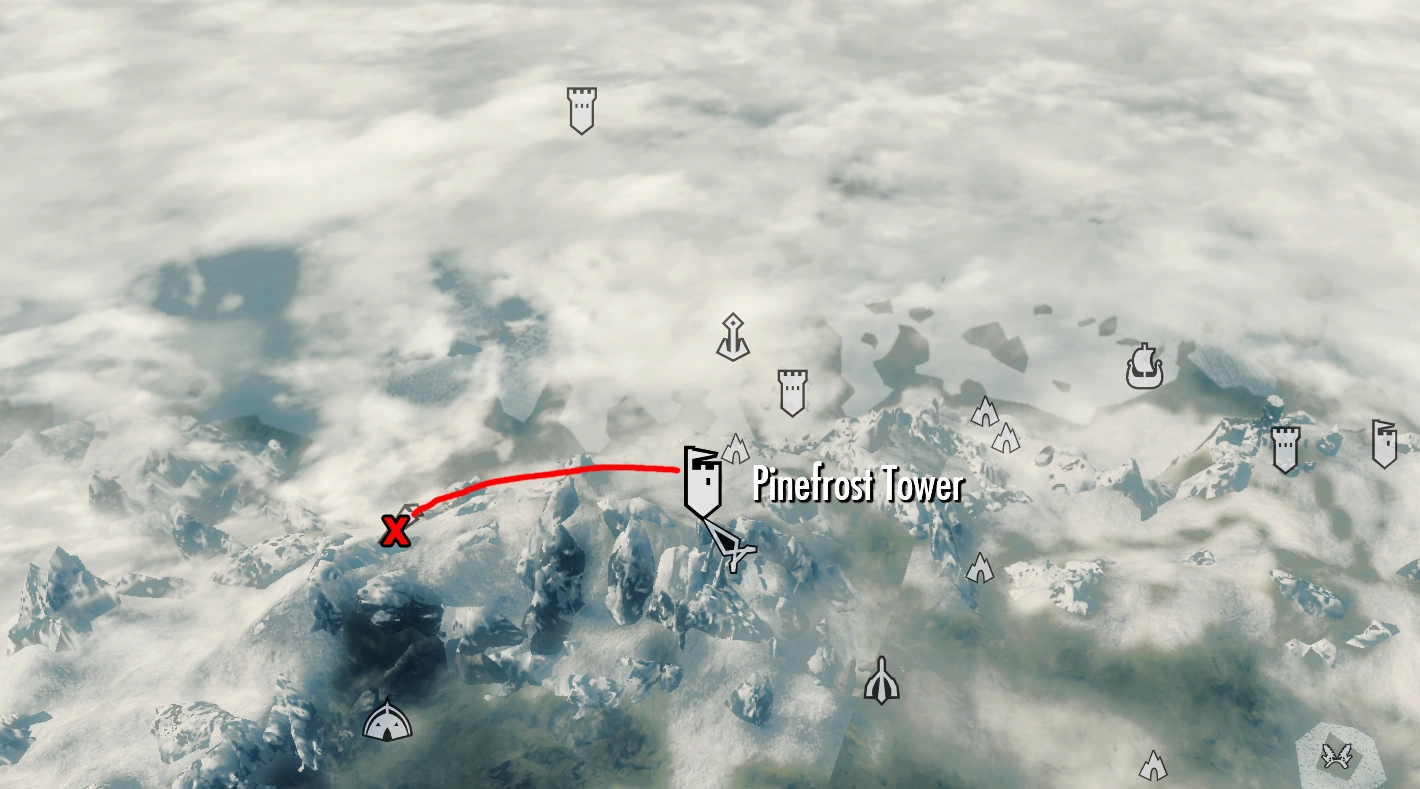Click the cave marker near the bottom right edge

1152,765
